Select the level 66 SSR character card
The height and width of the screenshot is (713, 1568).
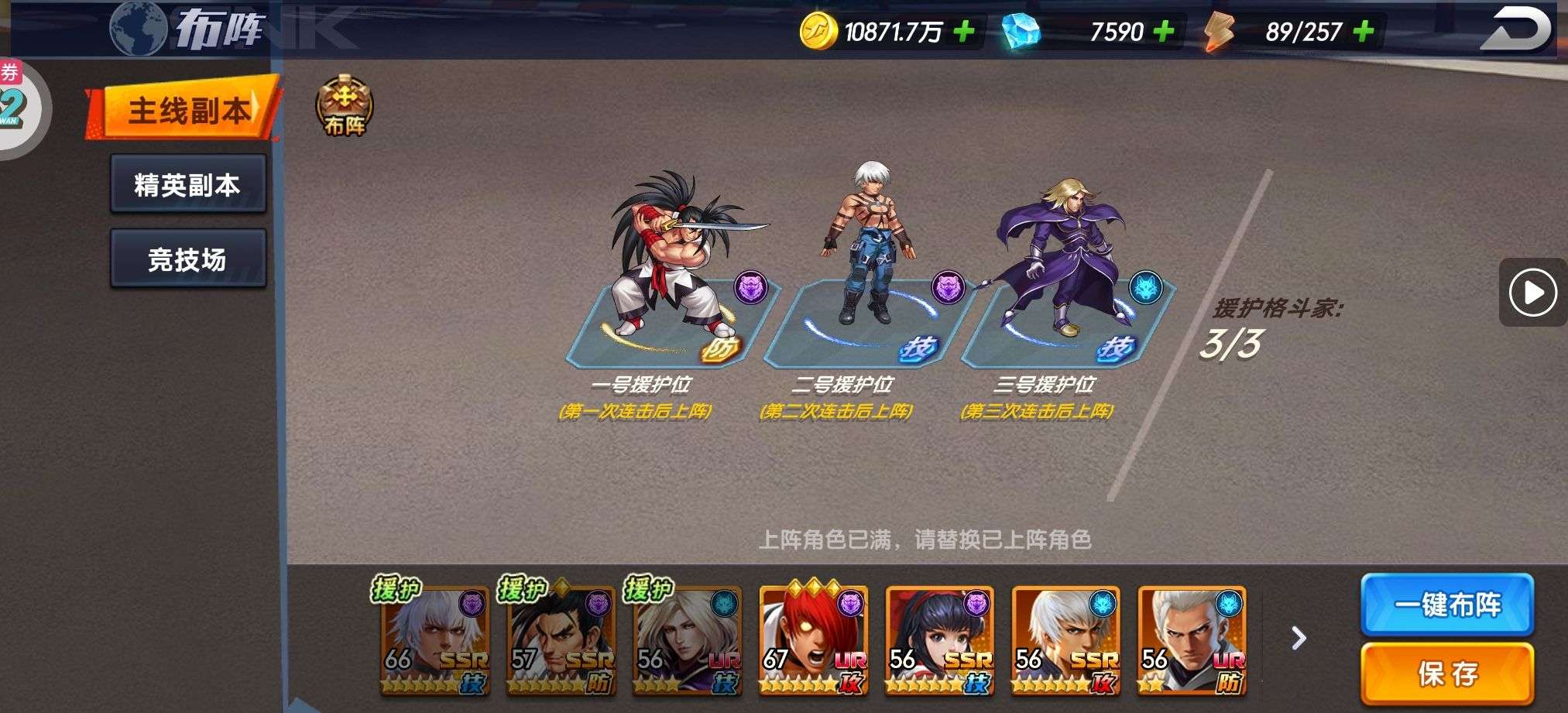tap(434, 641)
